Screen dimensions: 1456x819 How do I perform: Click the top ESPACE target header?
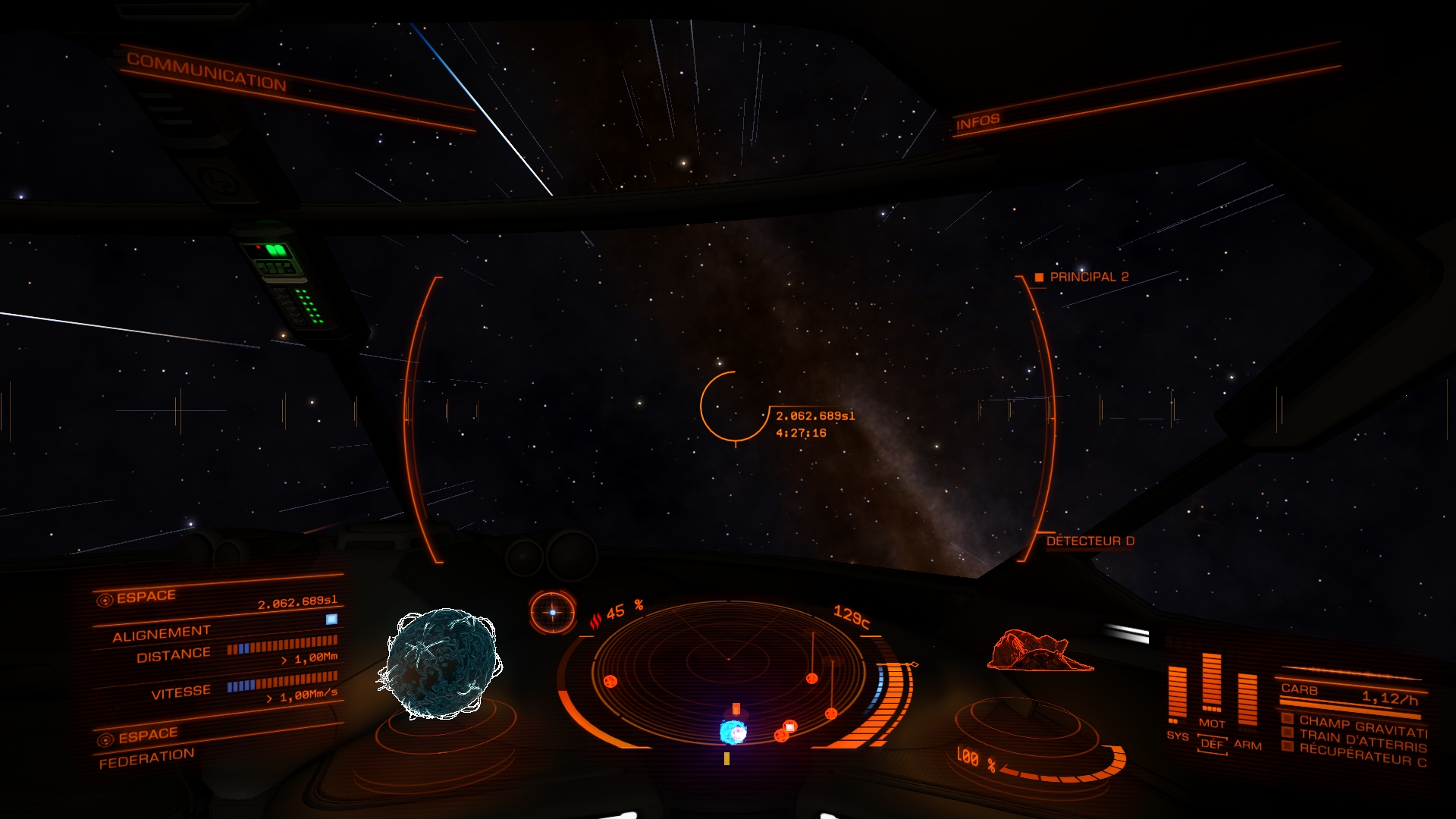146,597
